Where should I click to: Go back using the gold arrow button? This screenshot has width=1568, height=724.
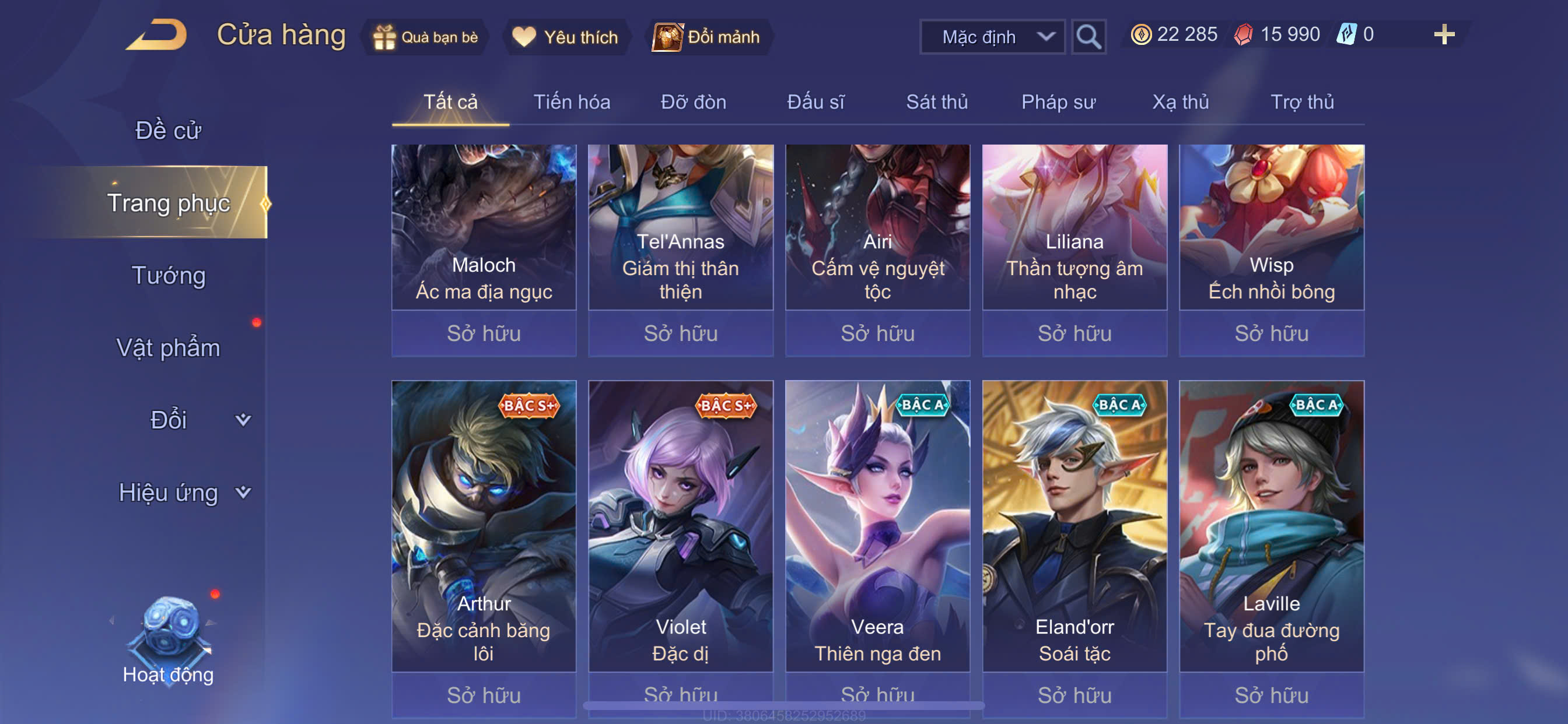[x=157, y=36]
